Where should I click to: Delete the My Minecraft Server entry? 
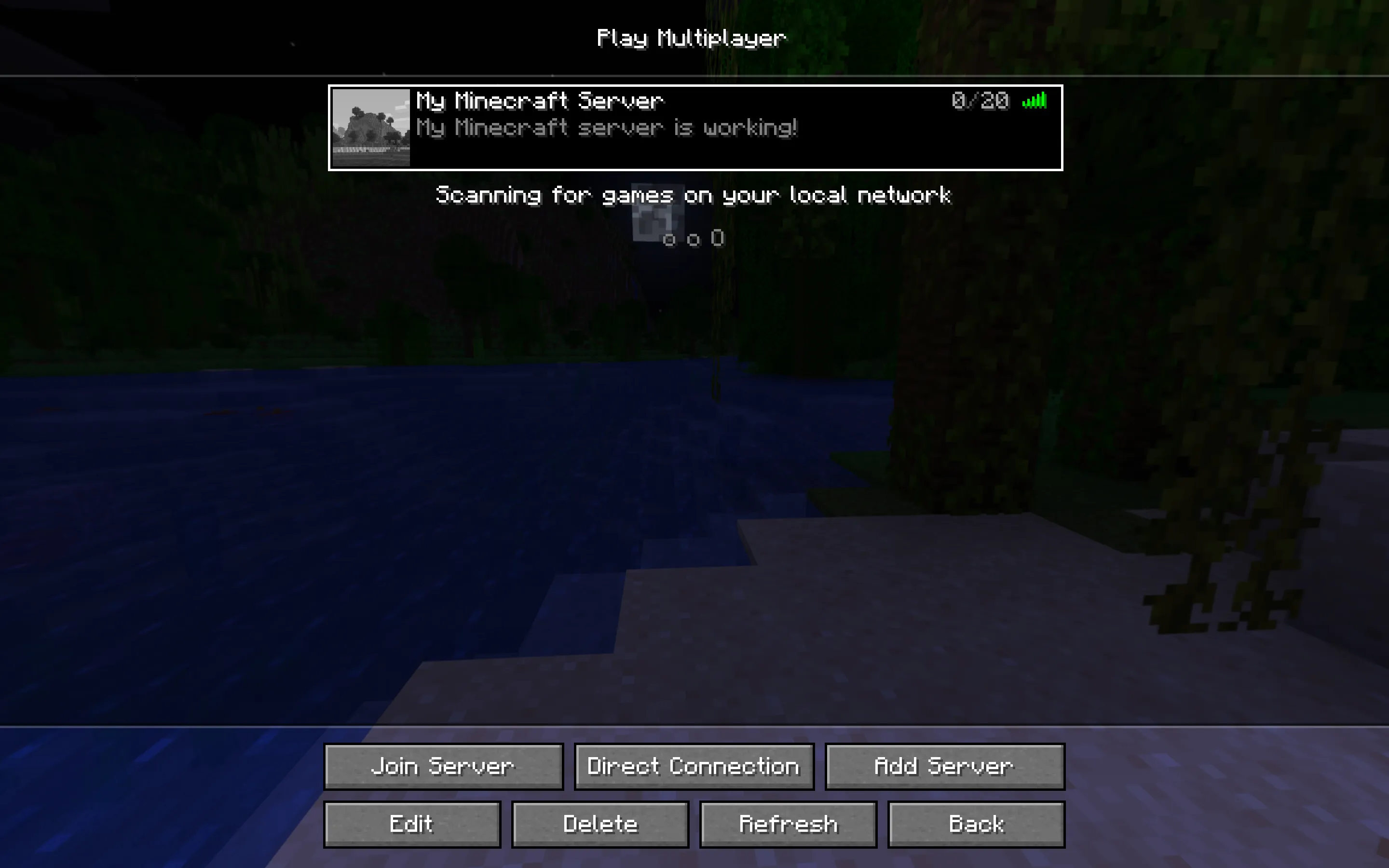coord(601,824)
